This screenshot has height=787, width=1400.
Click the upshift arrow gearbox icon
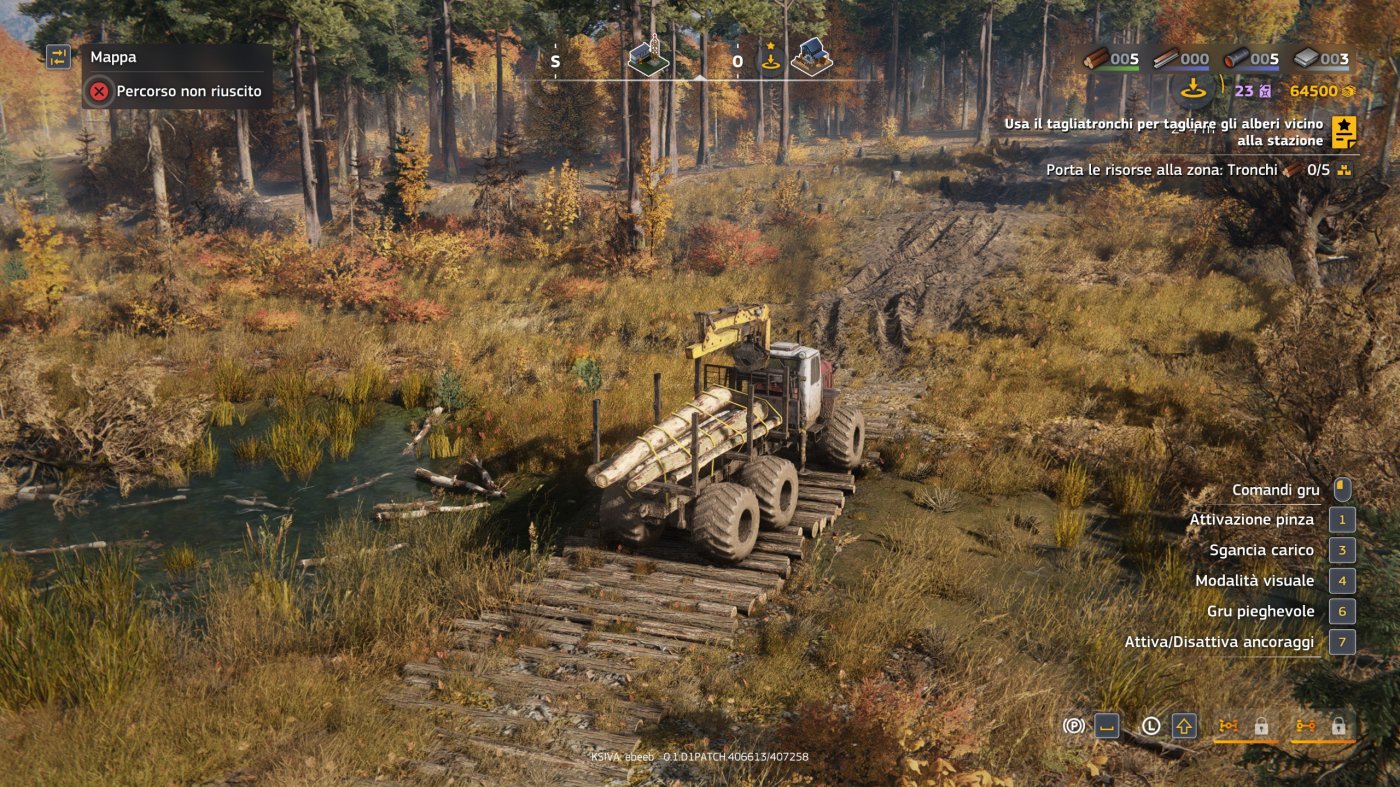coord(1184,725)
